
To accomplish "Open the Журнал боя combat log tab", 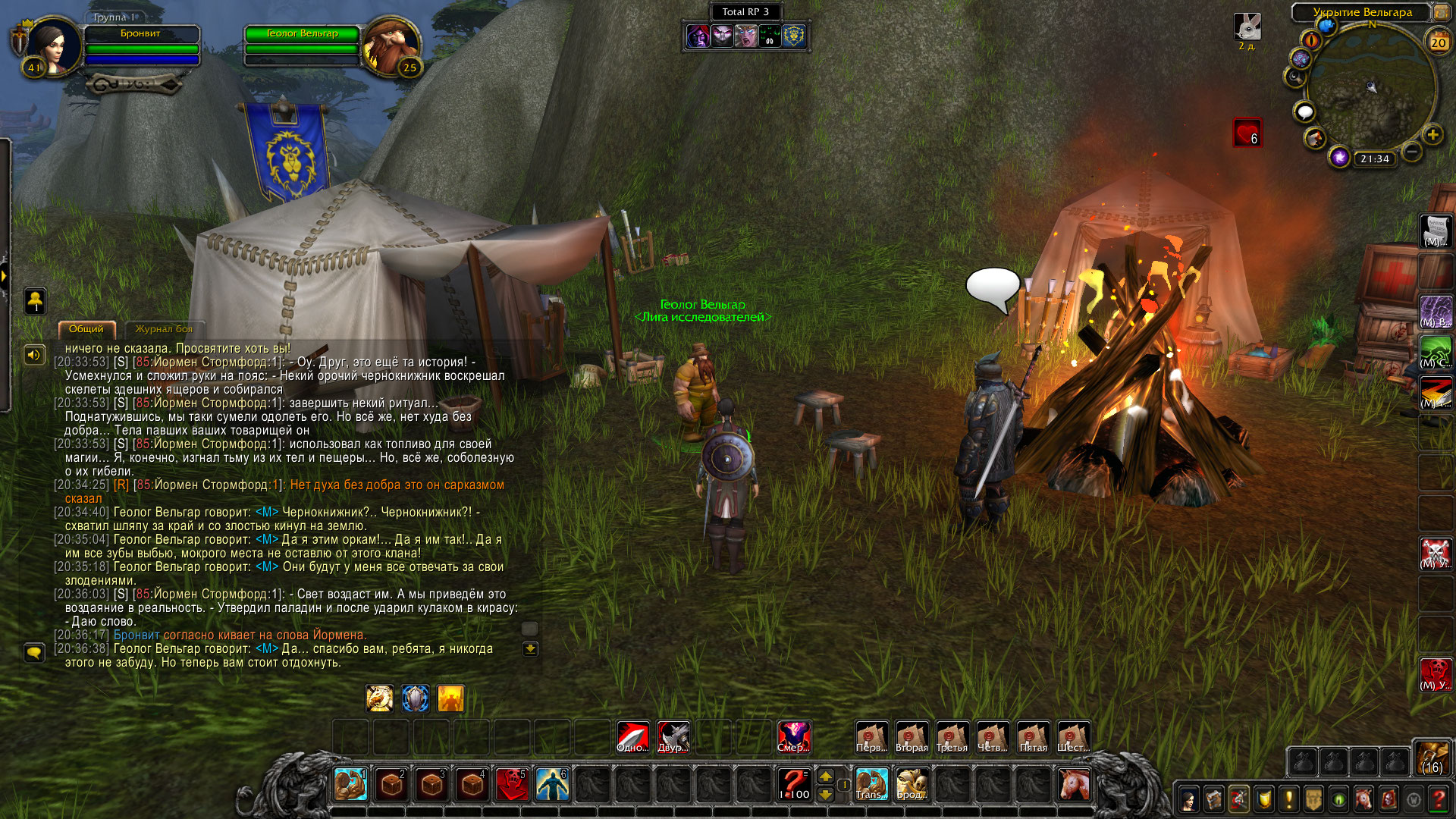I will (x=164, y=329).
